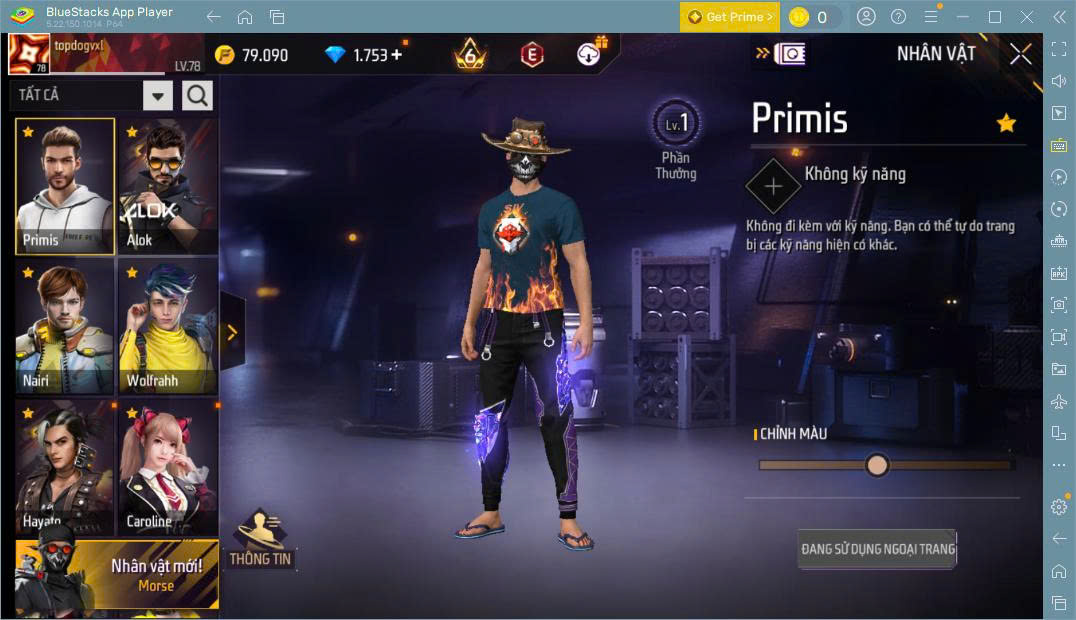Click the character search magnifier button
1076x620 pixels.
[x=197, y=95]
